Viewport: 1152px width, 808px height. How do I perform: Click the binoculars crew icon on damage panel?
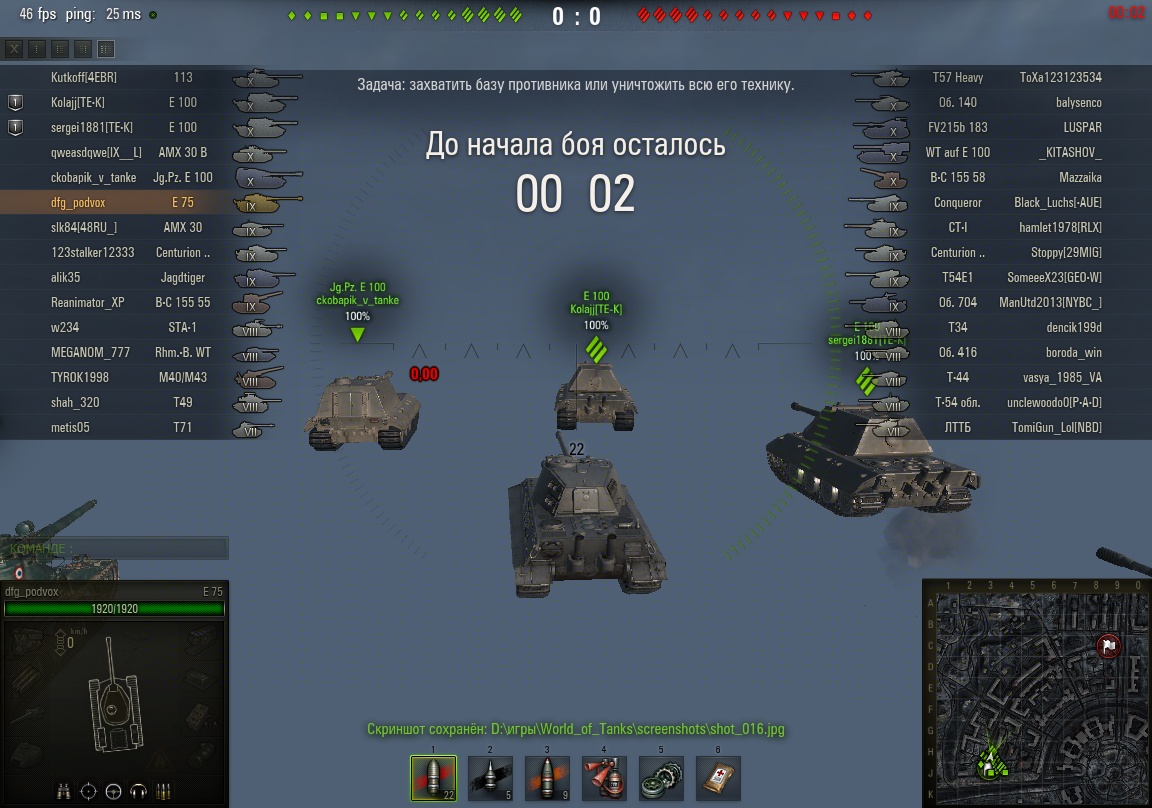pyautogui.click(x=63, y=791)
